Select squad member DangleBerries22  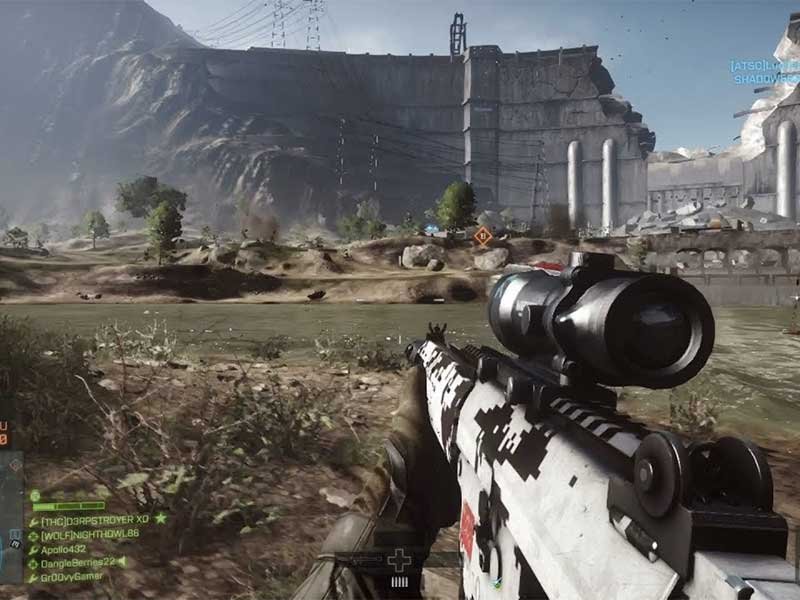click(x=78, y=563)
